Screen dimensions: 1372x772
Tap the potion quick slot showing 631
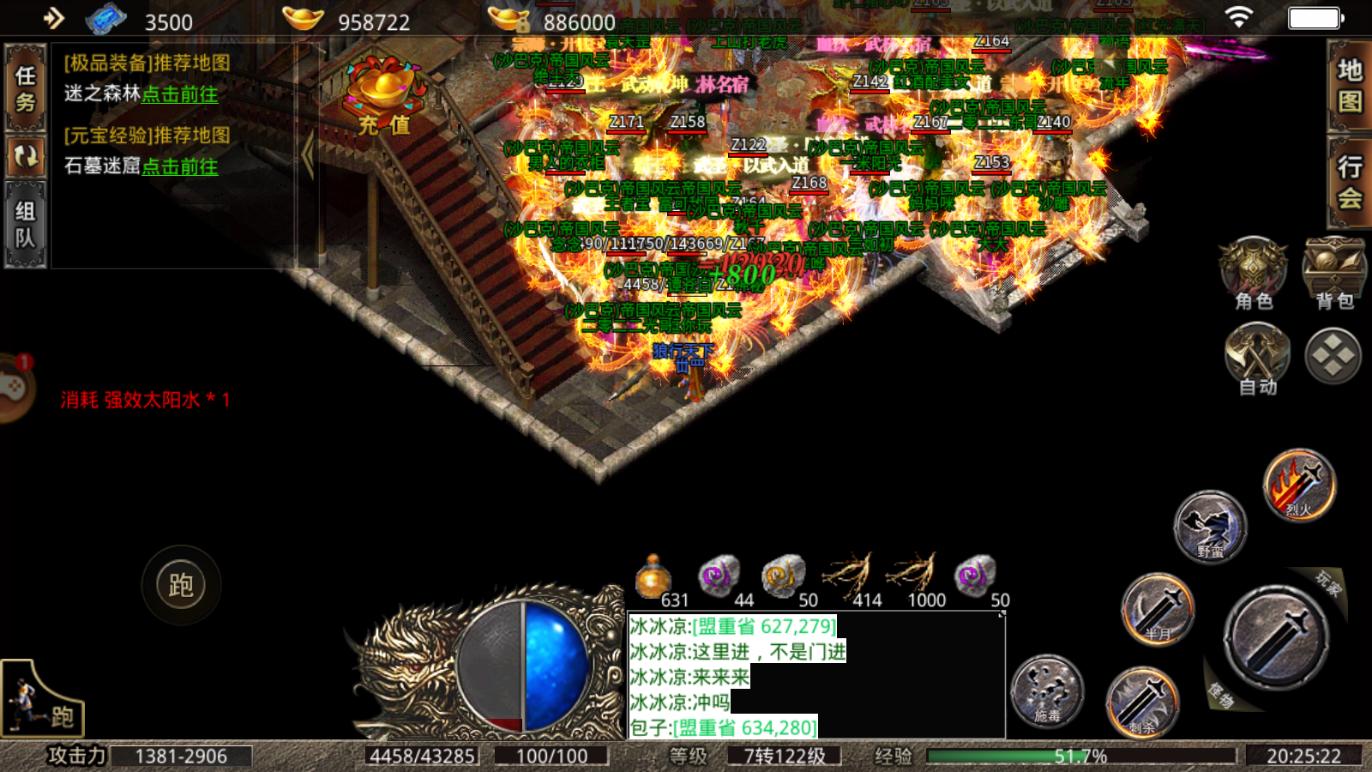655,576
